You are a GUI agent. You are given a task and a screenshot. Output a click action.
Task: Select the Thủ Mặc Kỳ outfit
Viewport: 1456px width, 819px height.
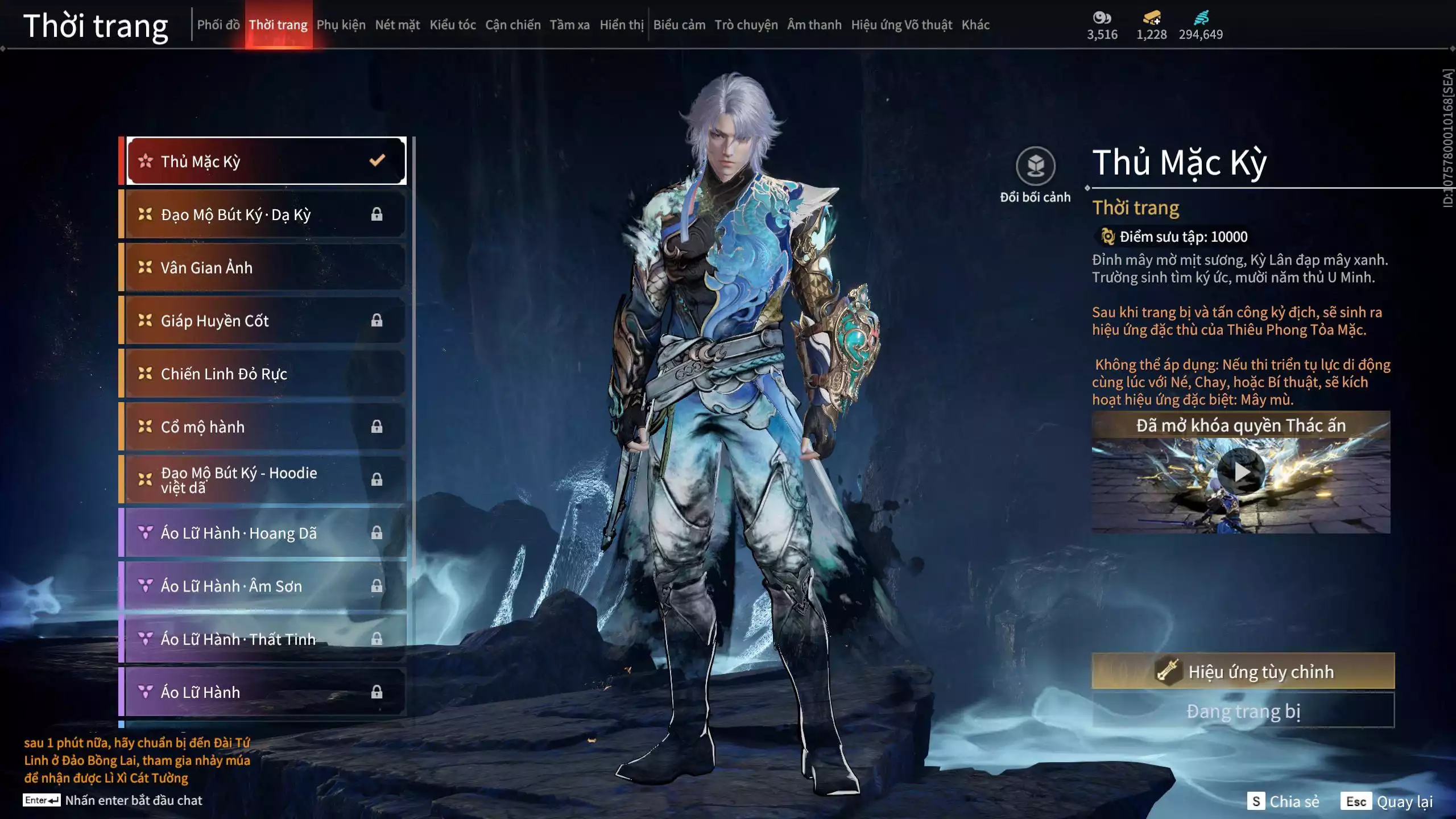[x=266, y=162]
